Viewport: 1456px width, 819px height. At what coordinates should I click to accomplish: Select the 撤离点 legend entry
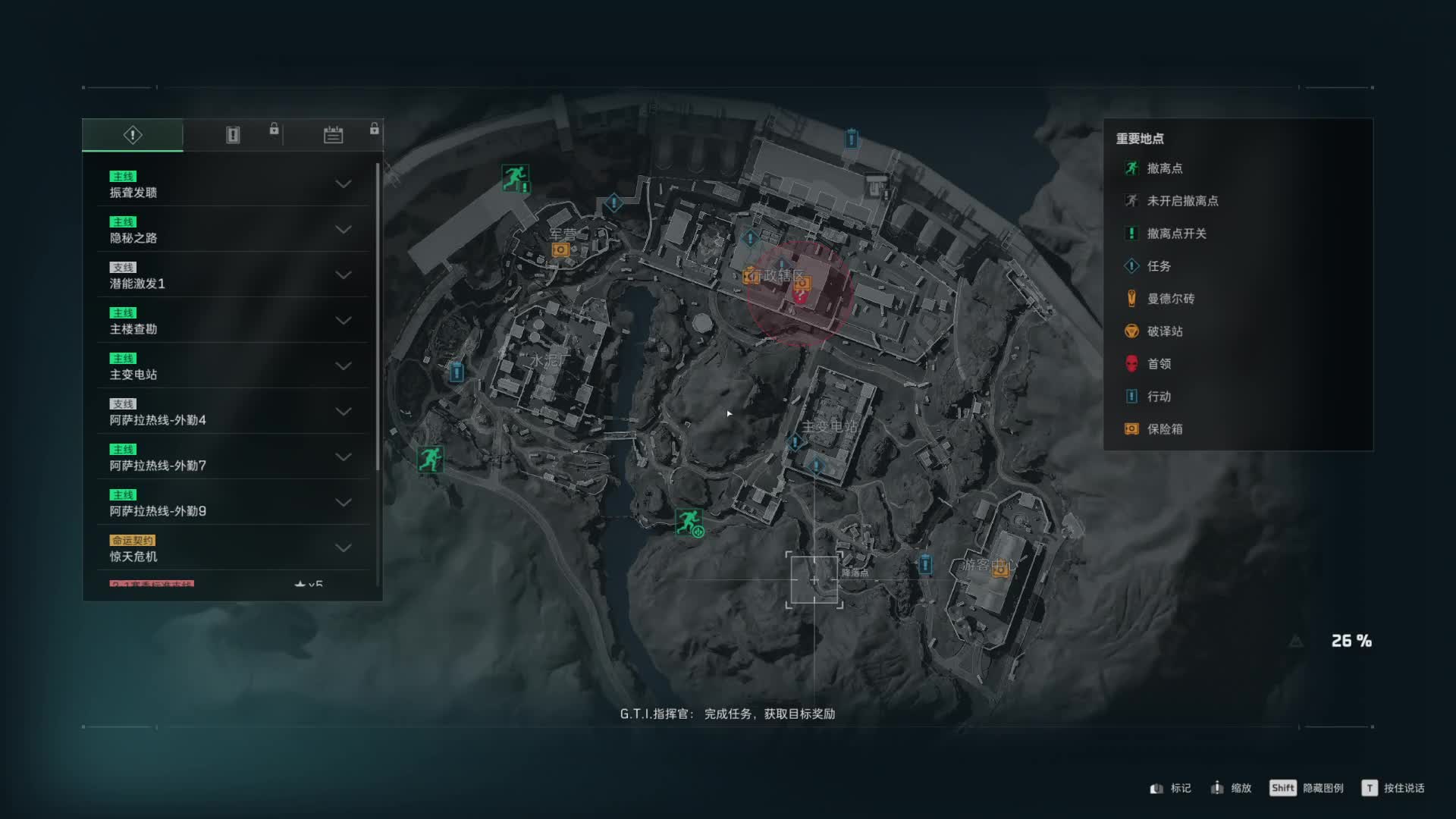coord(1164,168)
